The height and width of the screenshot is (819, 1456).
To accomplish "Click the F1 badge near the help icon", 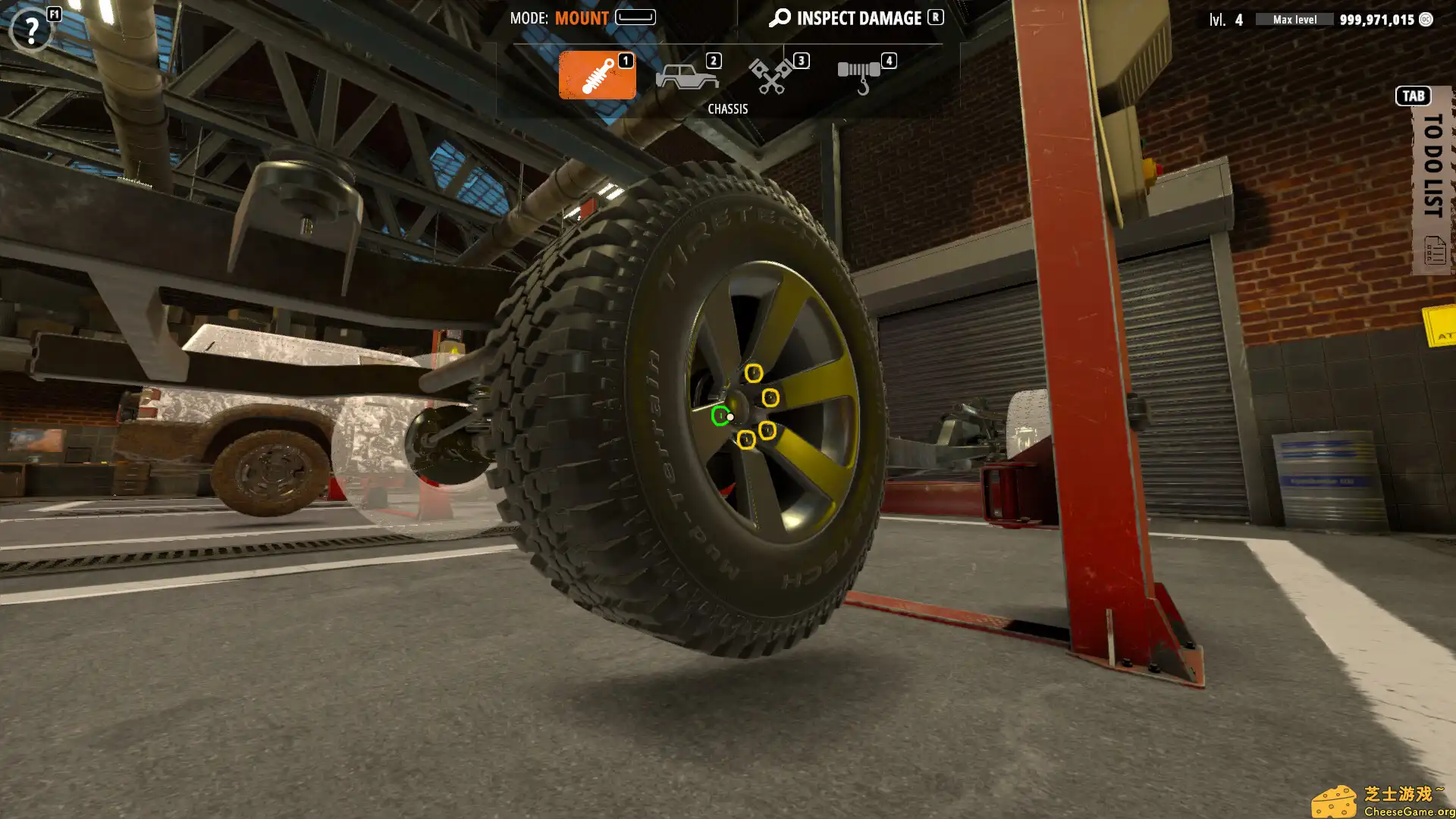I will click(x=54, y=14).
